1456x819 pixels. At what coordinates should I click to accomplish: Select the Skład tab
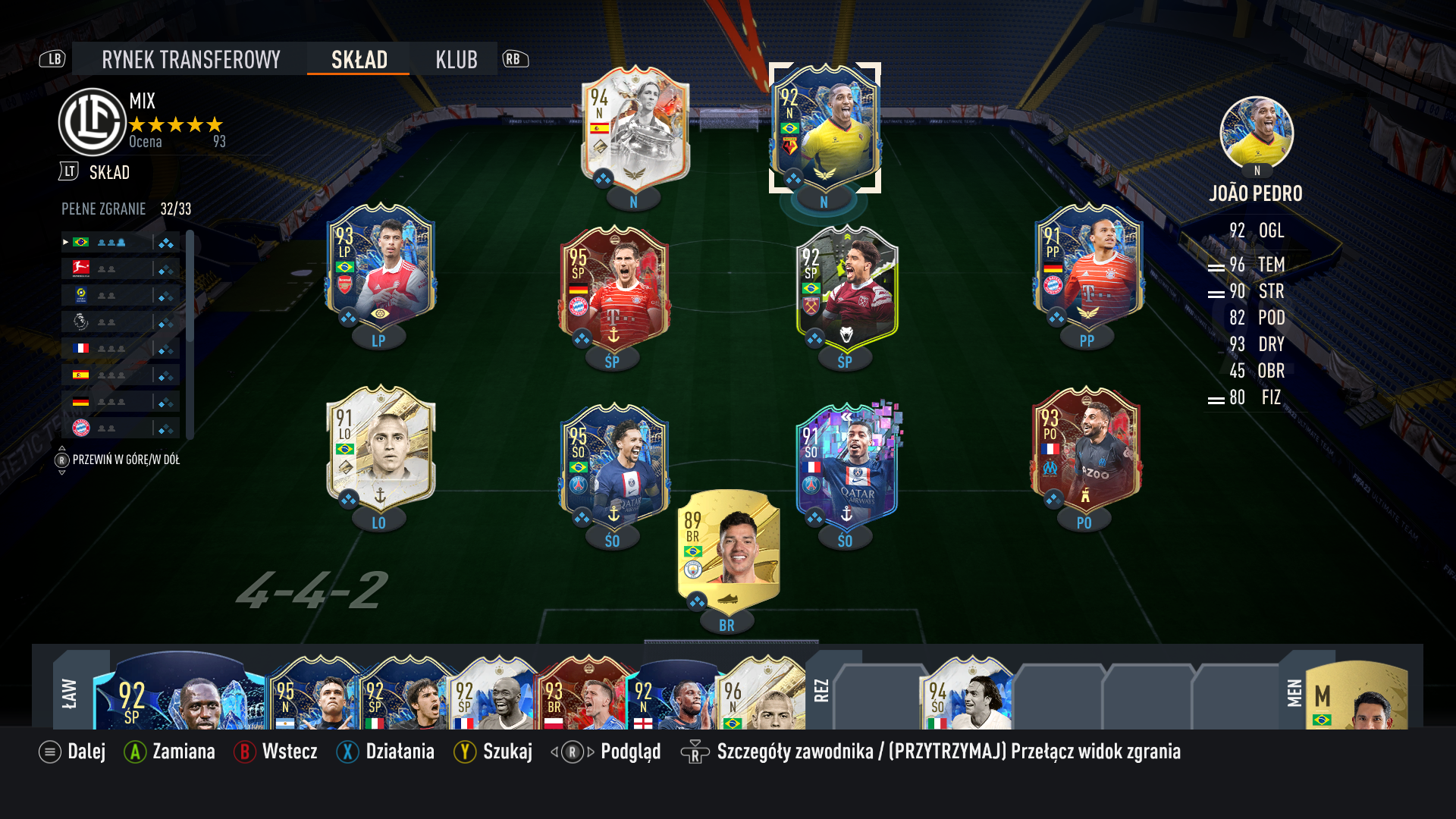[359, 59]
